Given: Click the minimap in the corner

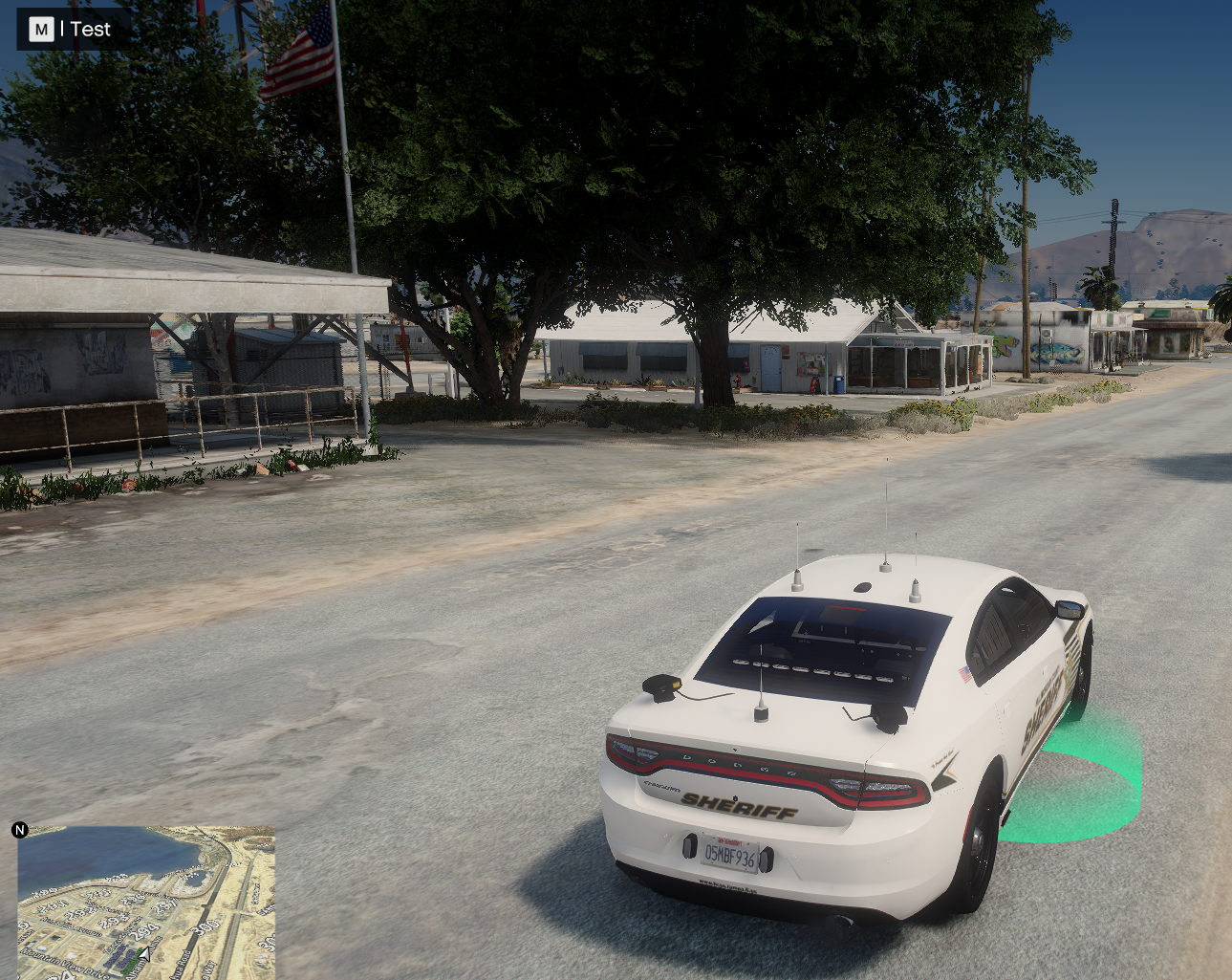Looking at the screenshot, I should (x=146, y=902).
